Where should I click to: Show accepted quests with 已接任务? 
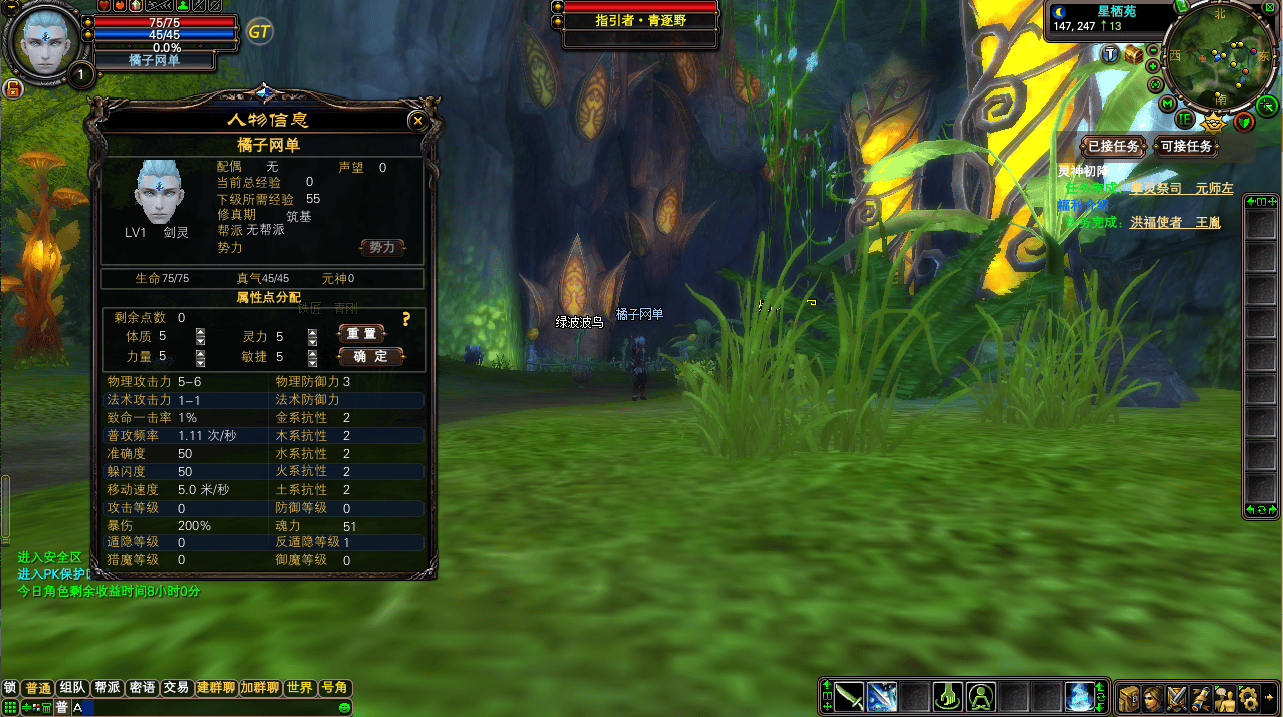(1113, 147)
